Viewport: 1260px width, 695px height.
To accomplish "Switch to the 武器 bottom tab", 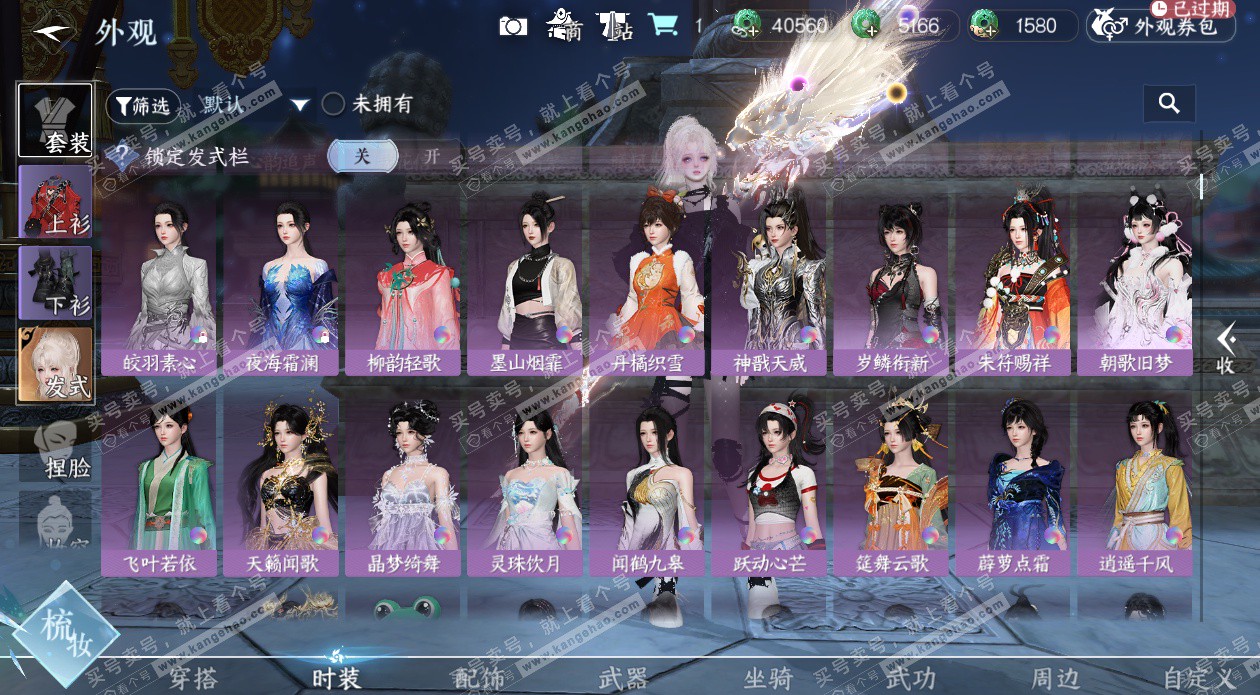I will point(623,678).
